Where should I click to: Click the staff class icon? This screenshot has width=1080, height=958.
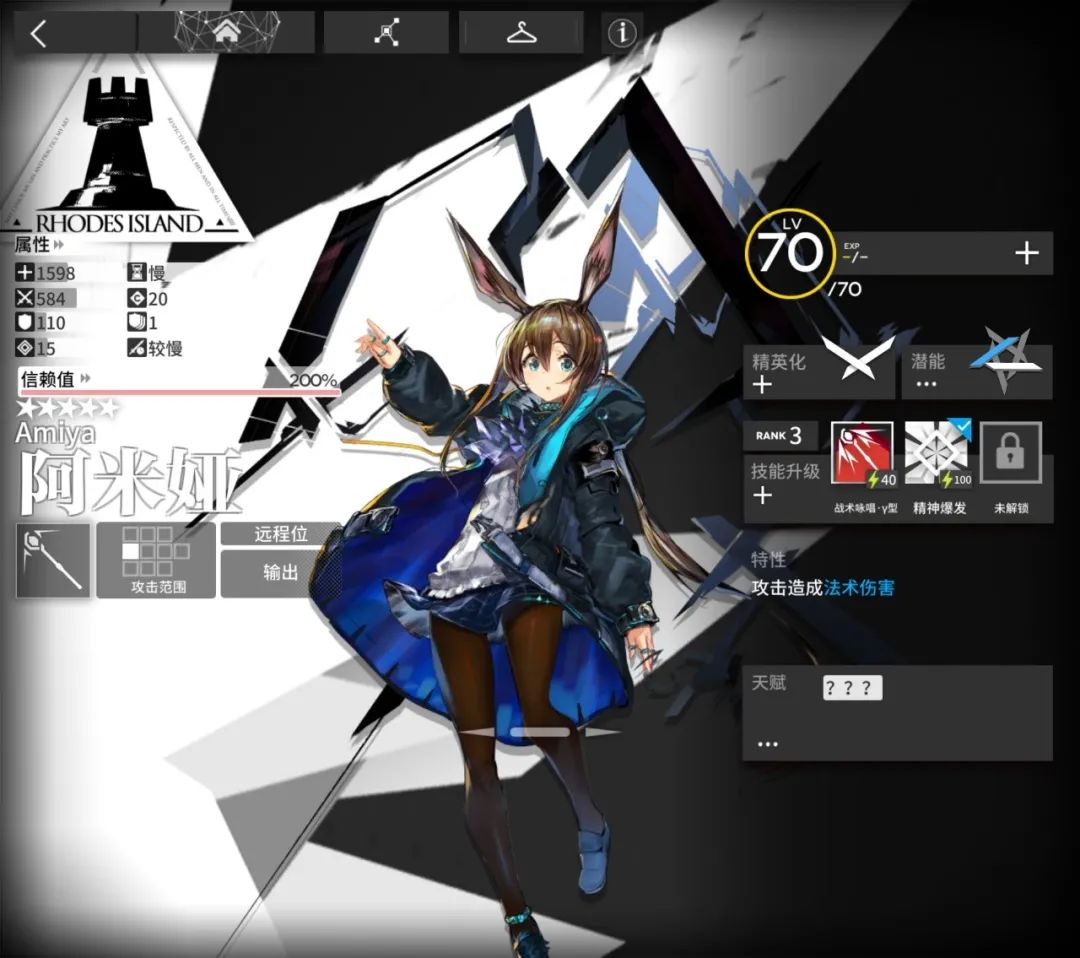[53, 559]
